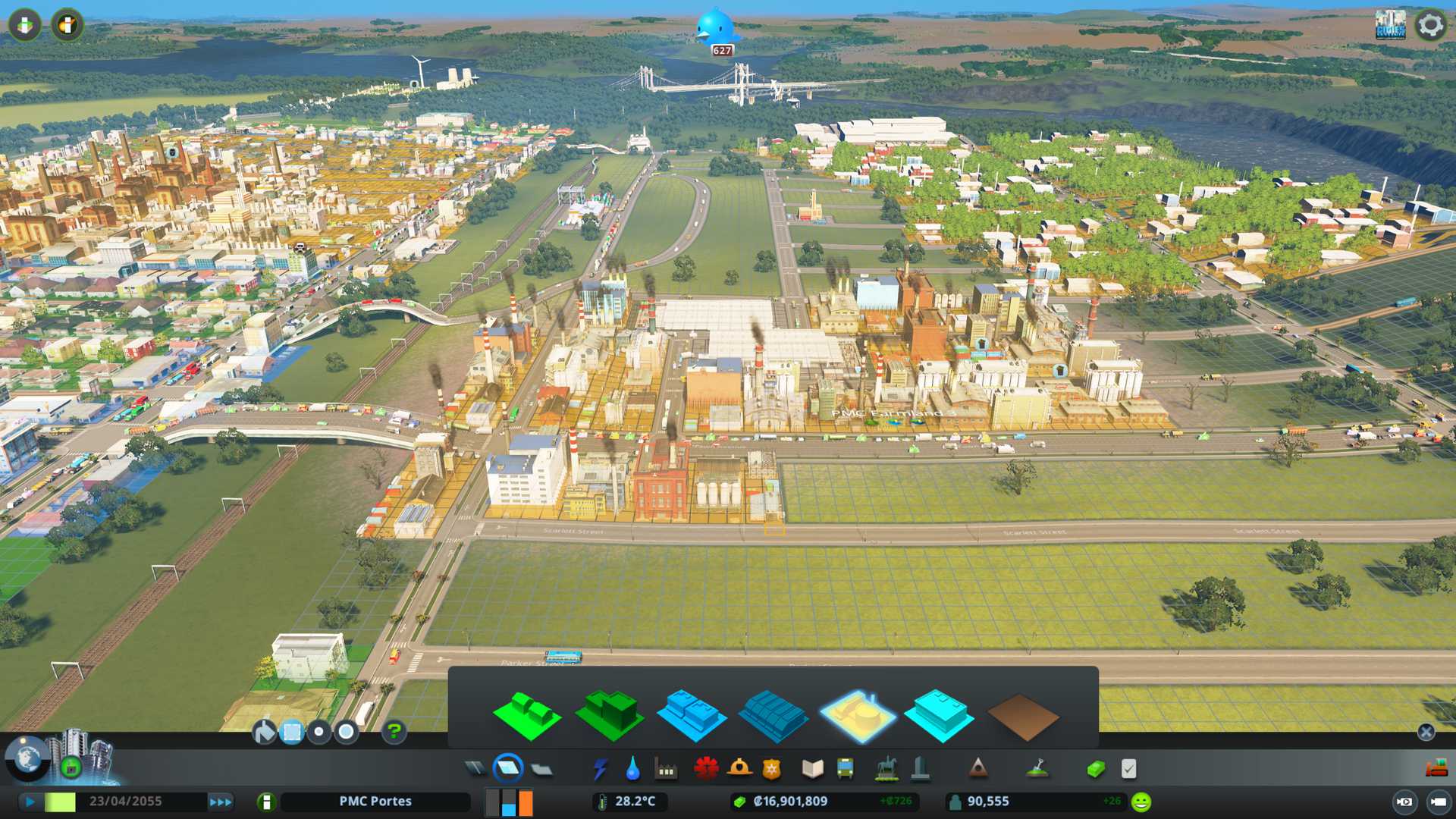Viewport: 1456px width, 819px height.
Task: Choose the brown de-zone tool
Action: pos(1022,717)
